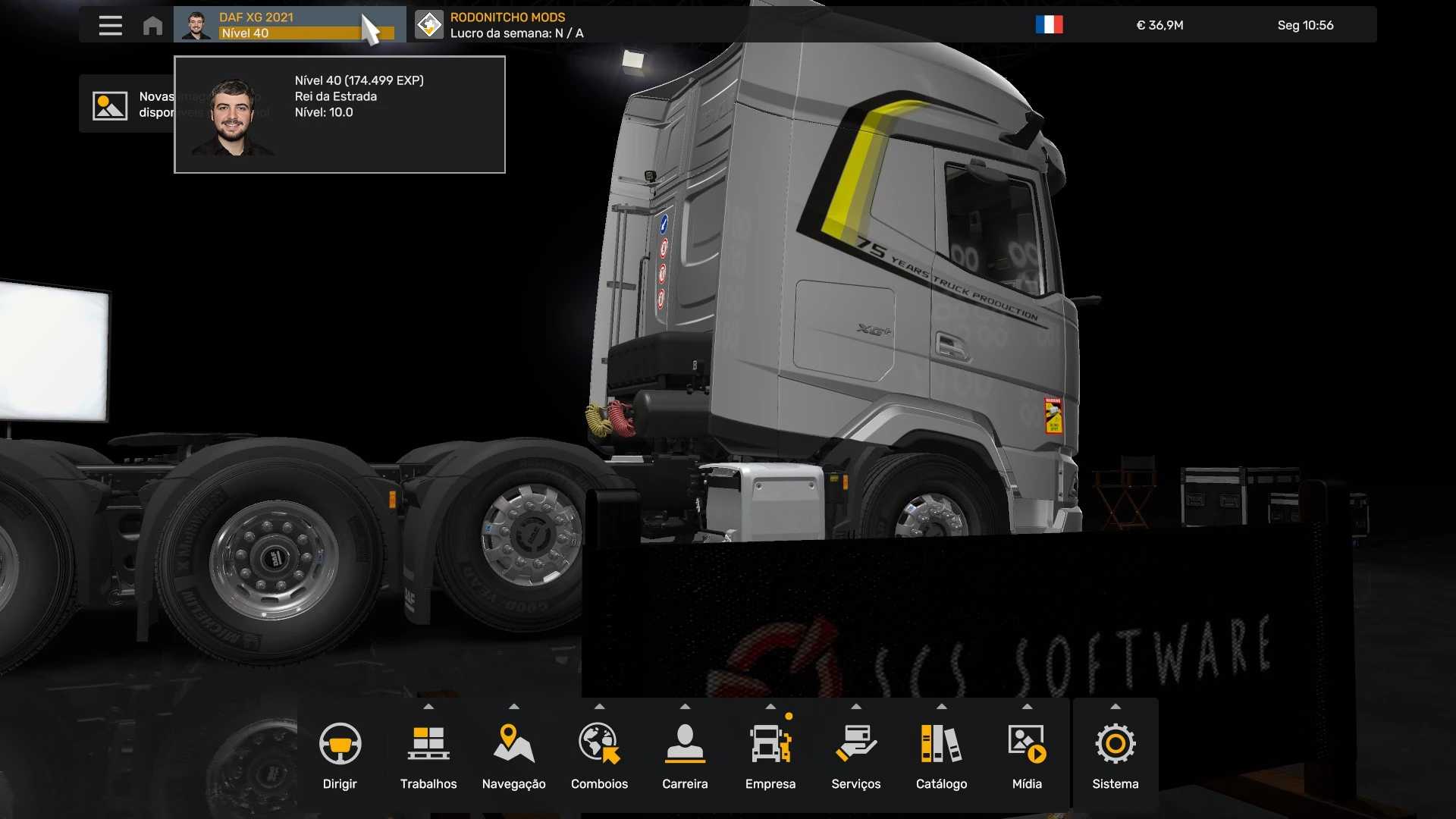Select the Comboios convoy menu
The image size is (1456, 819).
click(599, 755)
